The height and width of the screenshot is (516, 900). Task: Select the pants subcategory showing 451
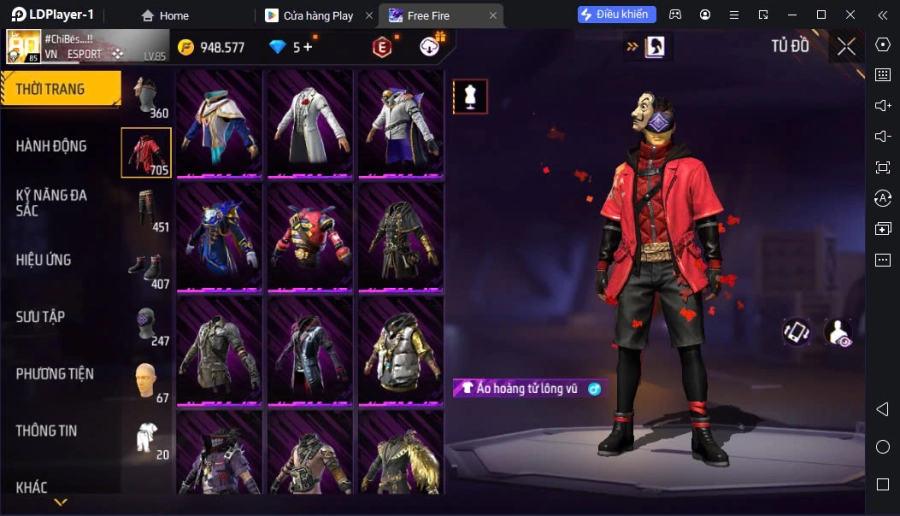pos(147,210)
